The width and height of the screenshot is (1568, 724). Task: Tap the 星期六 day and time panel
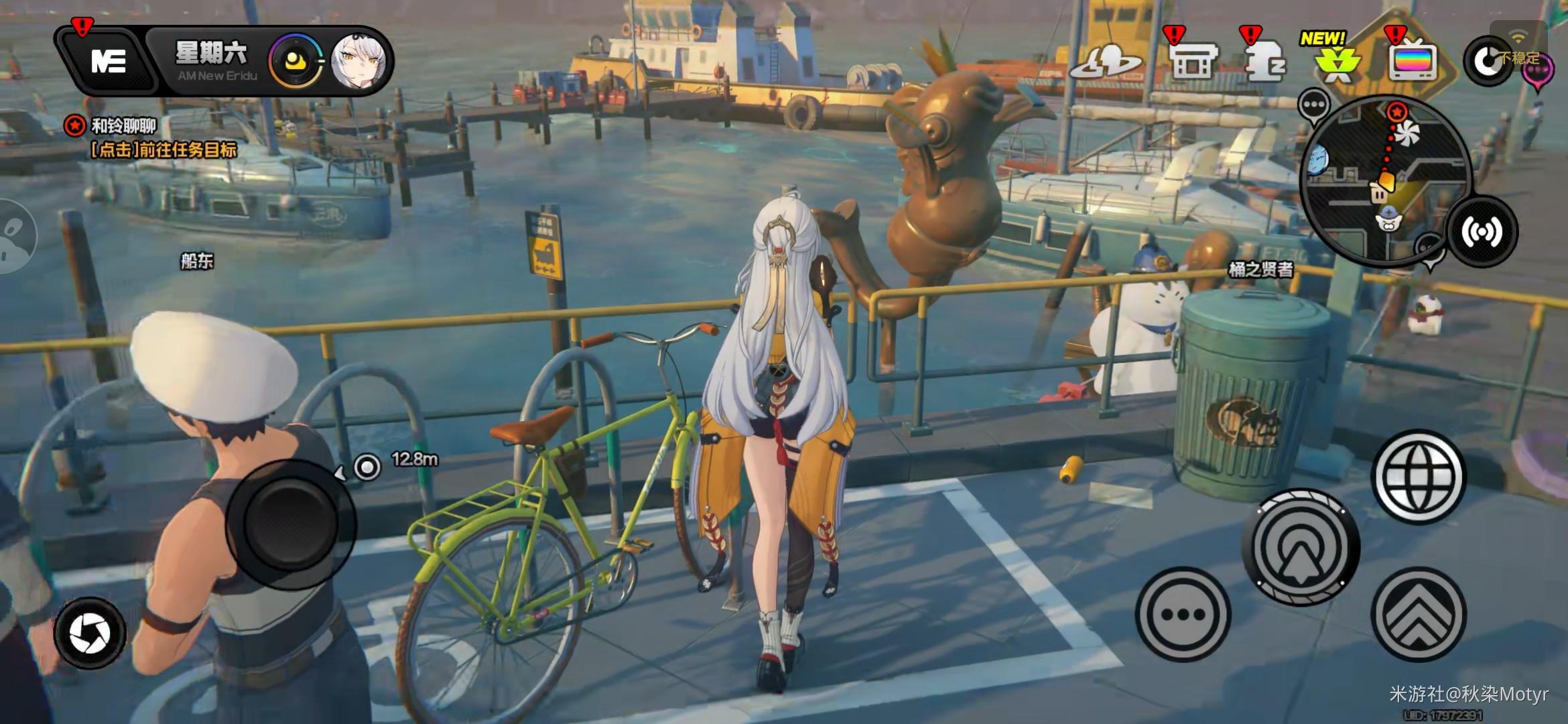click(212, 61)
